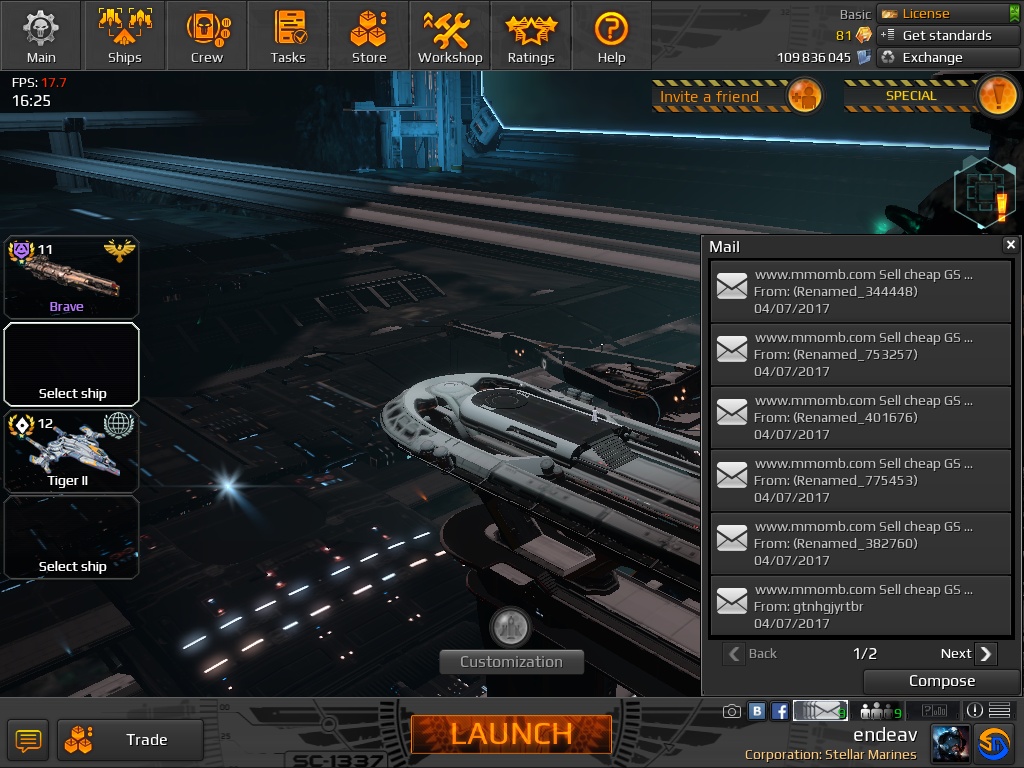
Task: Enter the Workshop
Action: coord(450,36)
